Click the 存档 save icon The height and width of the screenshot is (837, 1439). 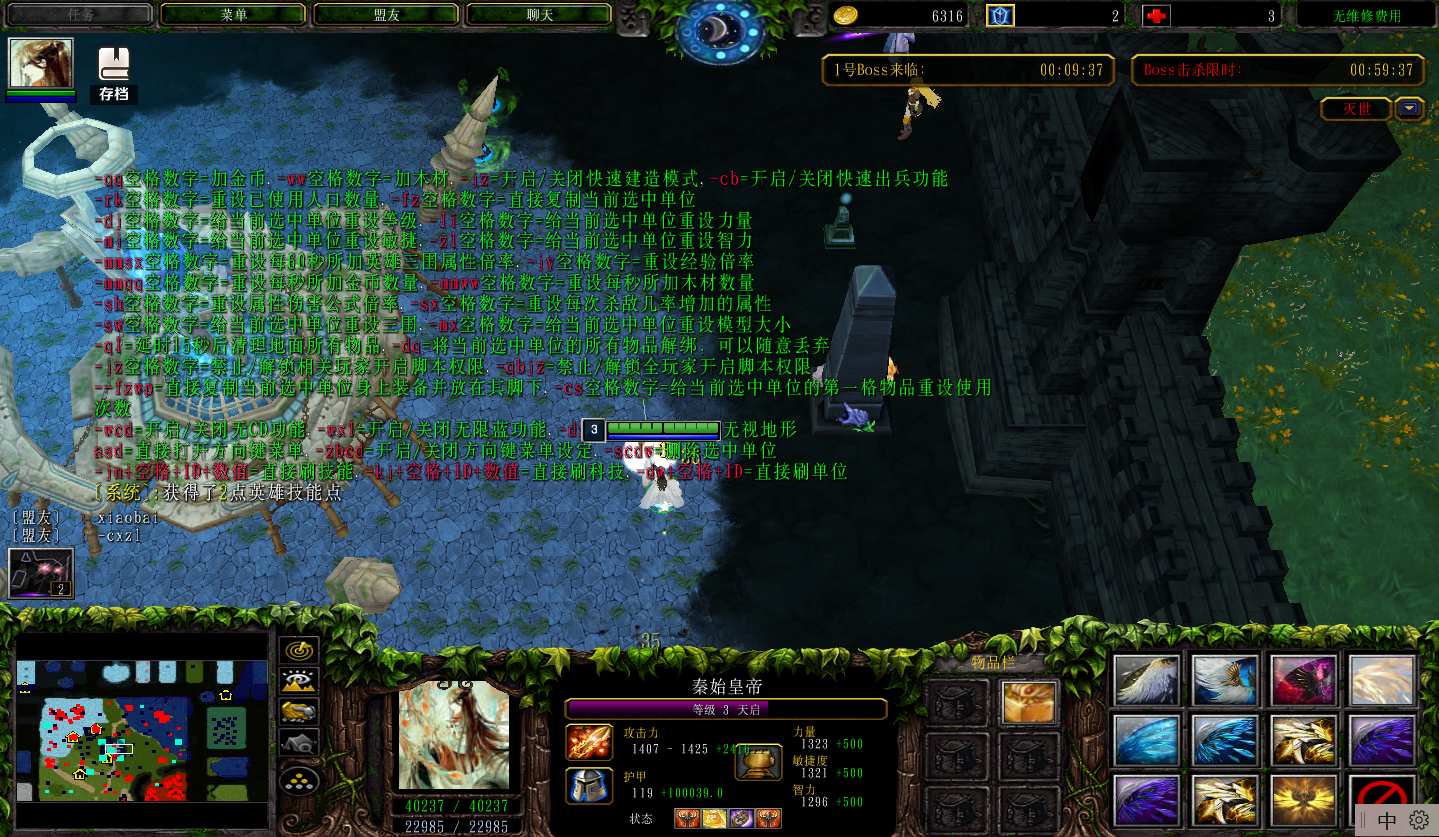[114, 74]
